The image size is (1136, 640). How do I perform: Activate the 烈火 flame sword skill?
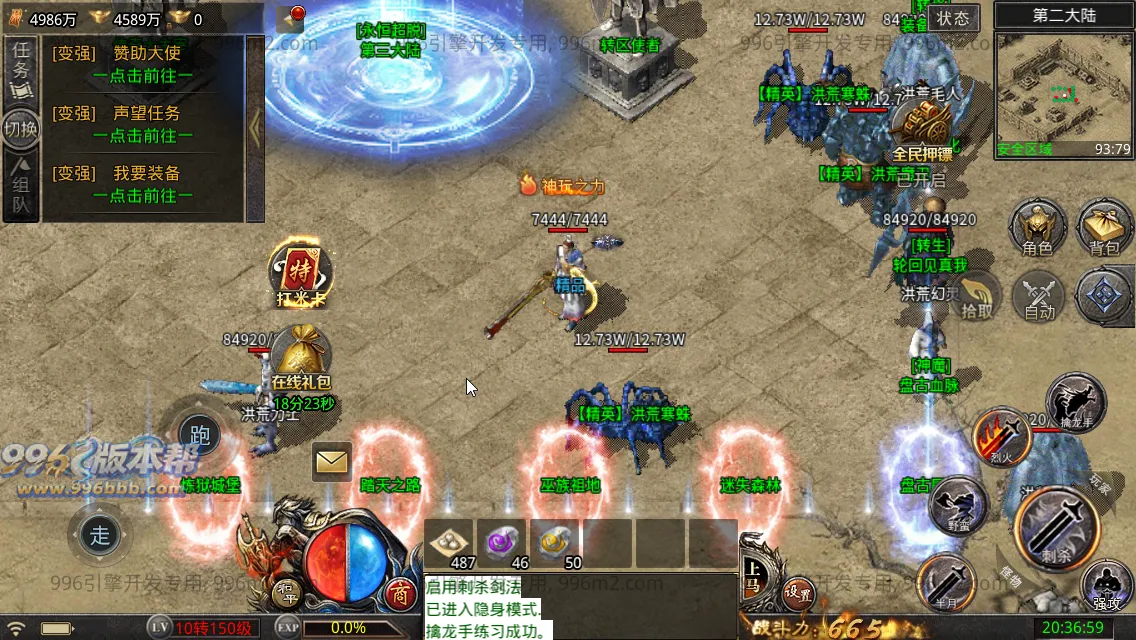[1001, 437]
